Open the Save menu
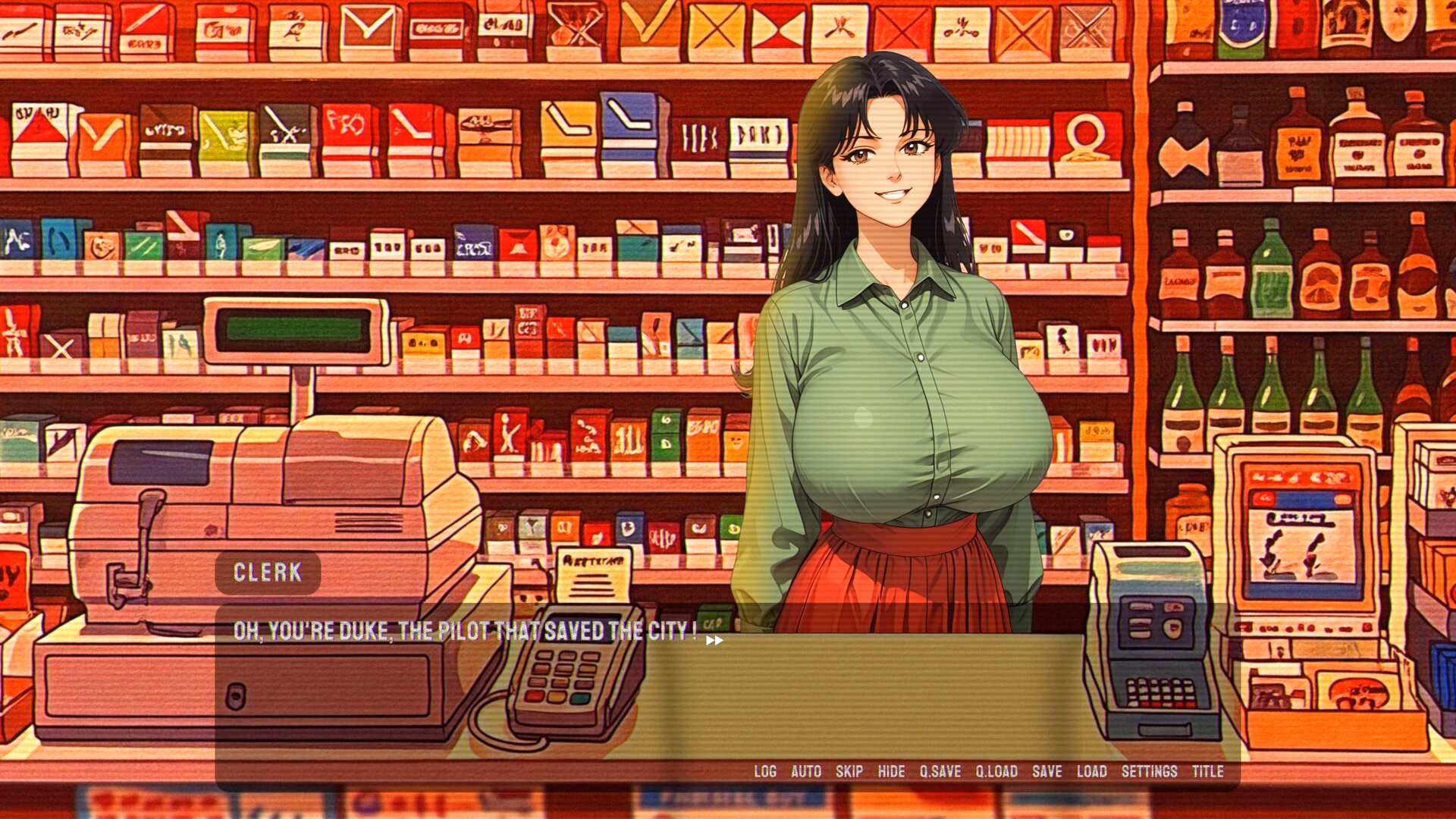Viewport: 1456px width, 819px height. pos(1046,771)
